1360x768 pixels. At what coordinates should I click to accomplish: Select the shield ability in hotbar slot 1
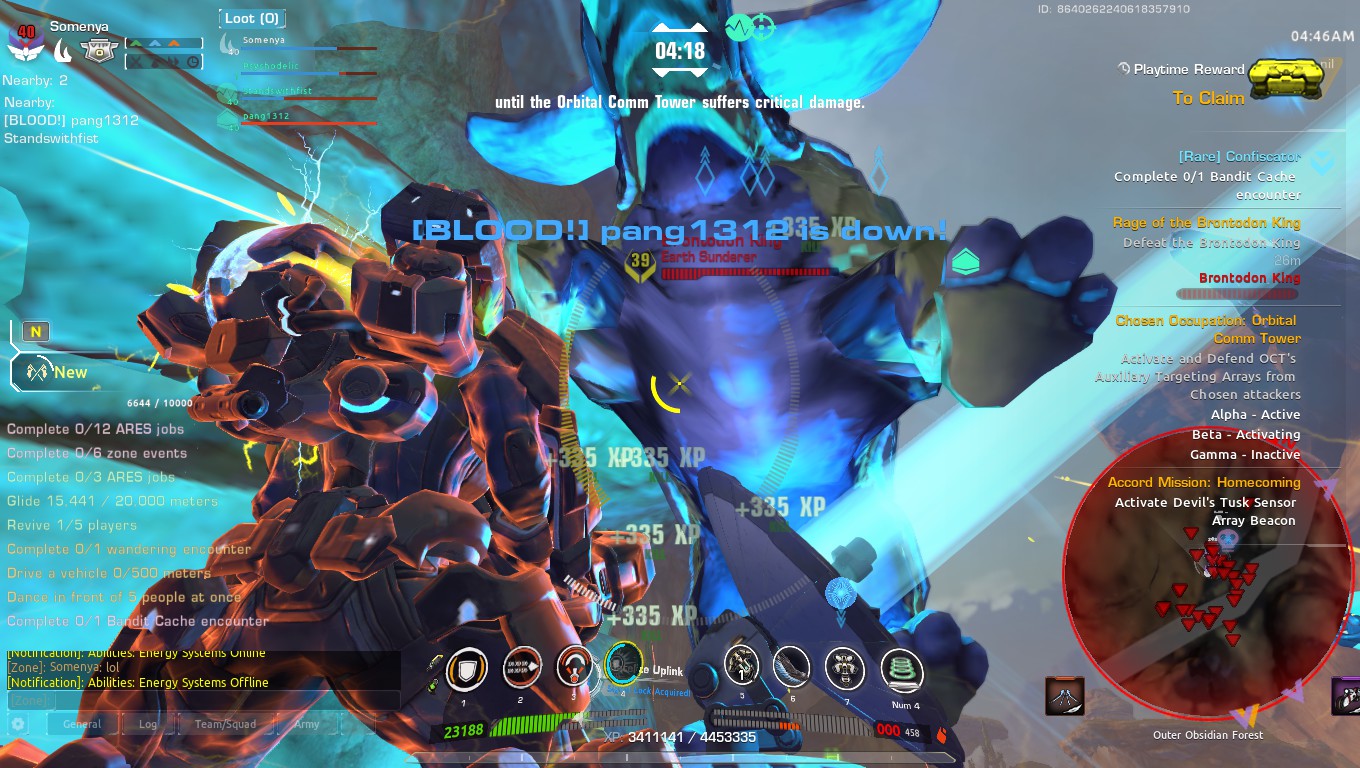466,668
